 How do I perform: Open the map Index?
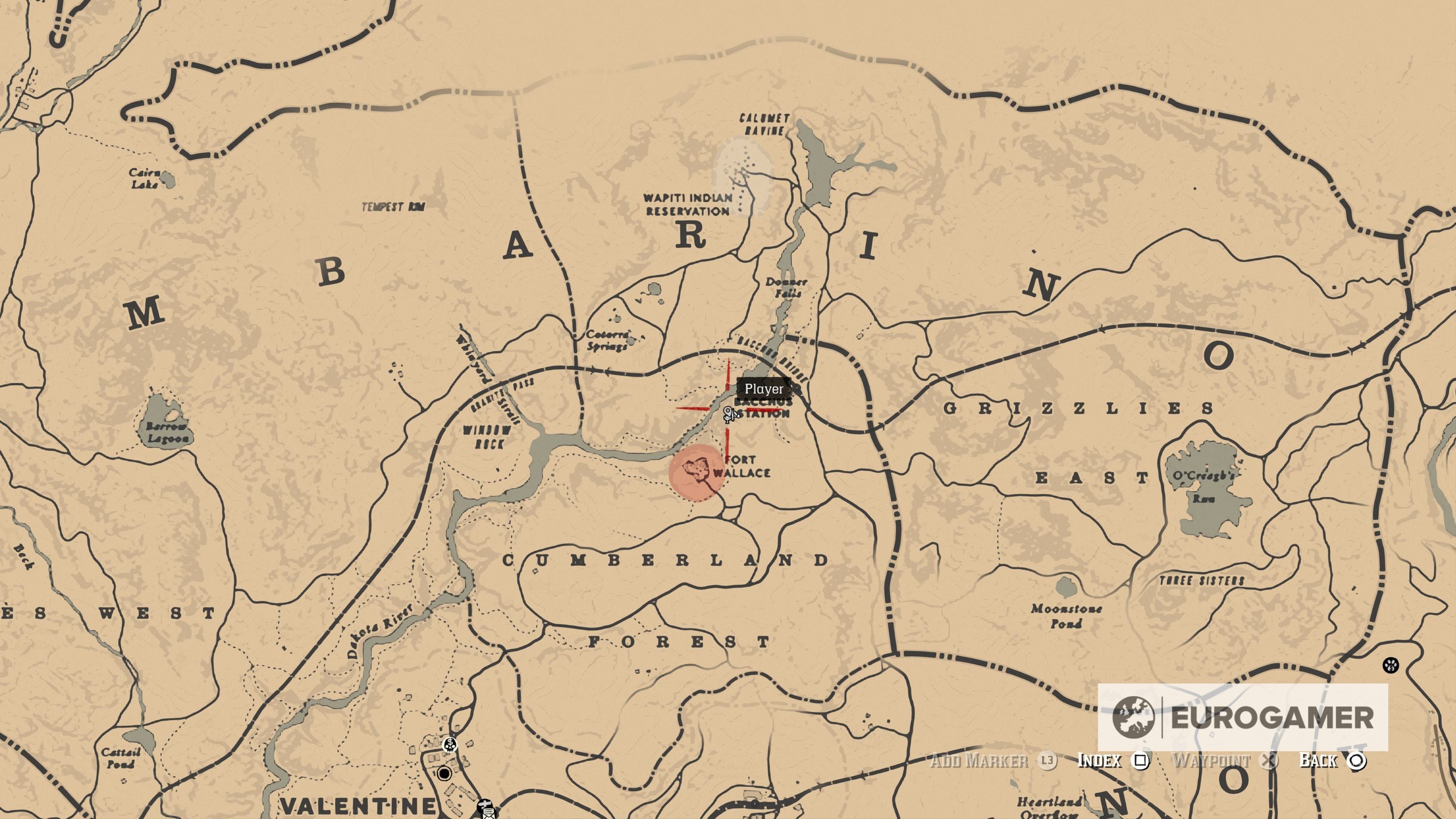[1100, 760]
